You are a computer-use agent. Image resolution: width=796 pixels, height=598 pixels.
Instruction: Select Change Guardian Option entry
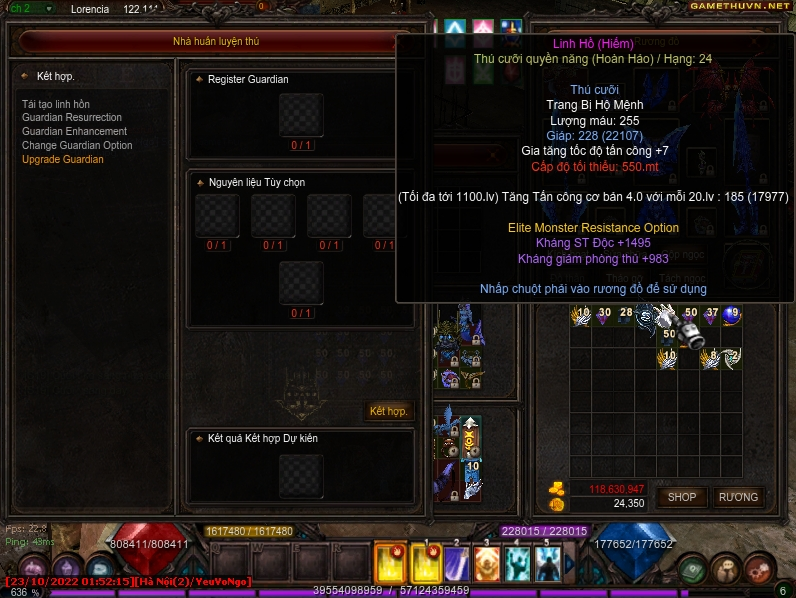point(77,146)
